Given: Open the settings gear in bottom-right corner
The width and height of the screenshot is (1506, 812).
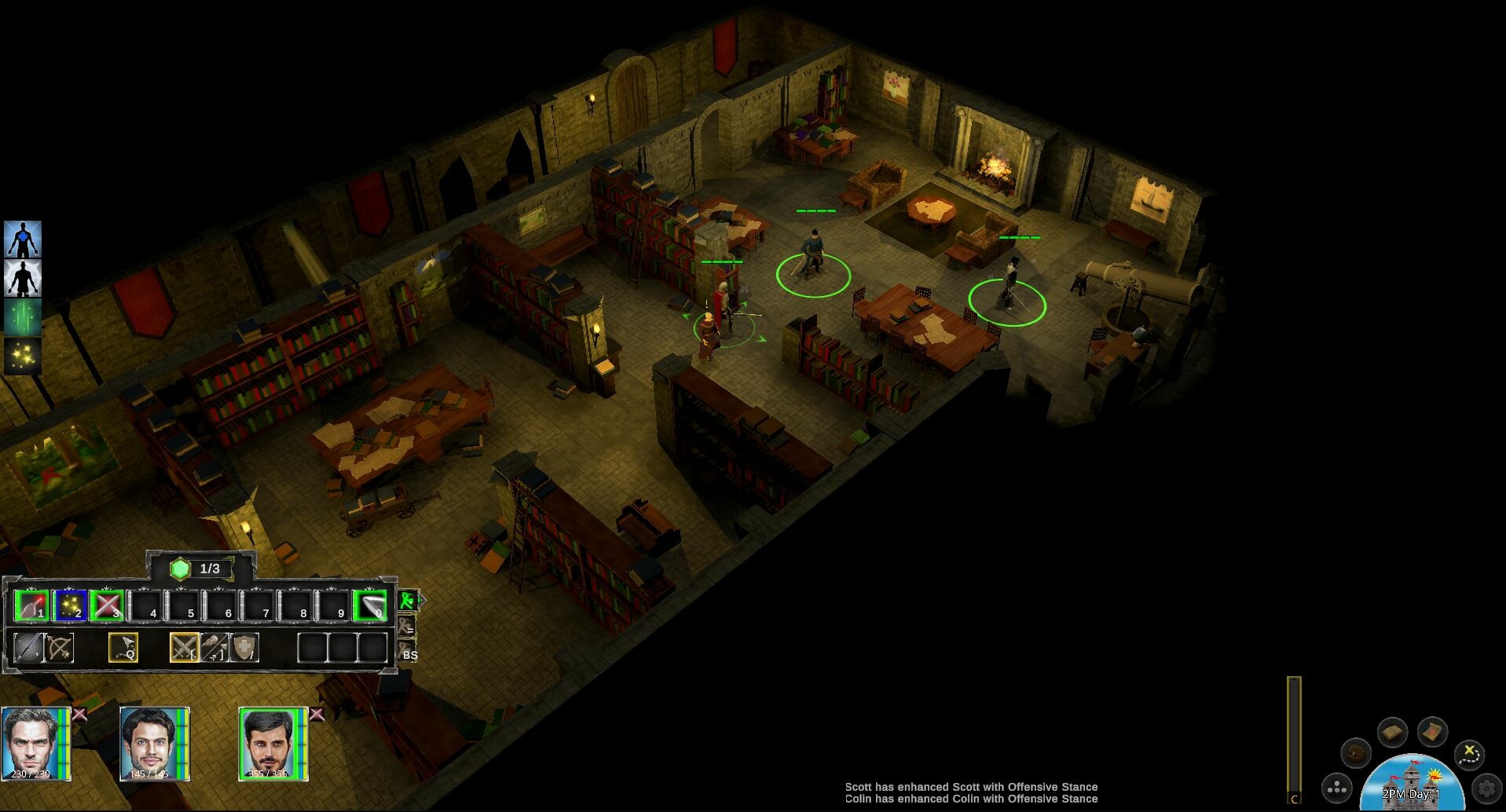Looking at the screenshot, I should tap(1488, 788).
